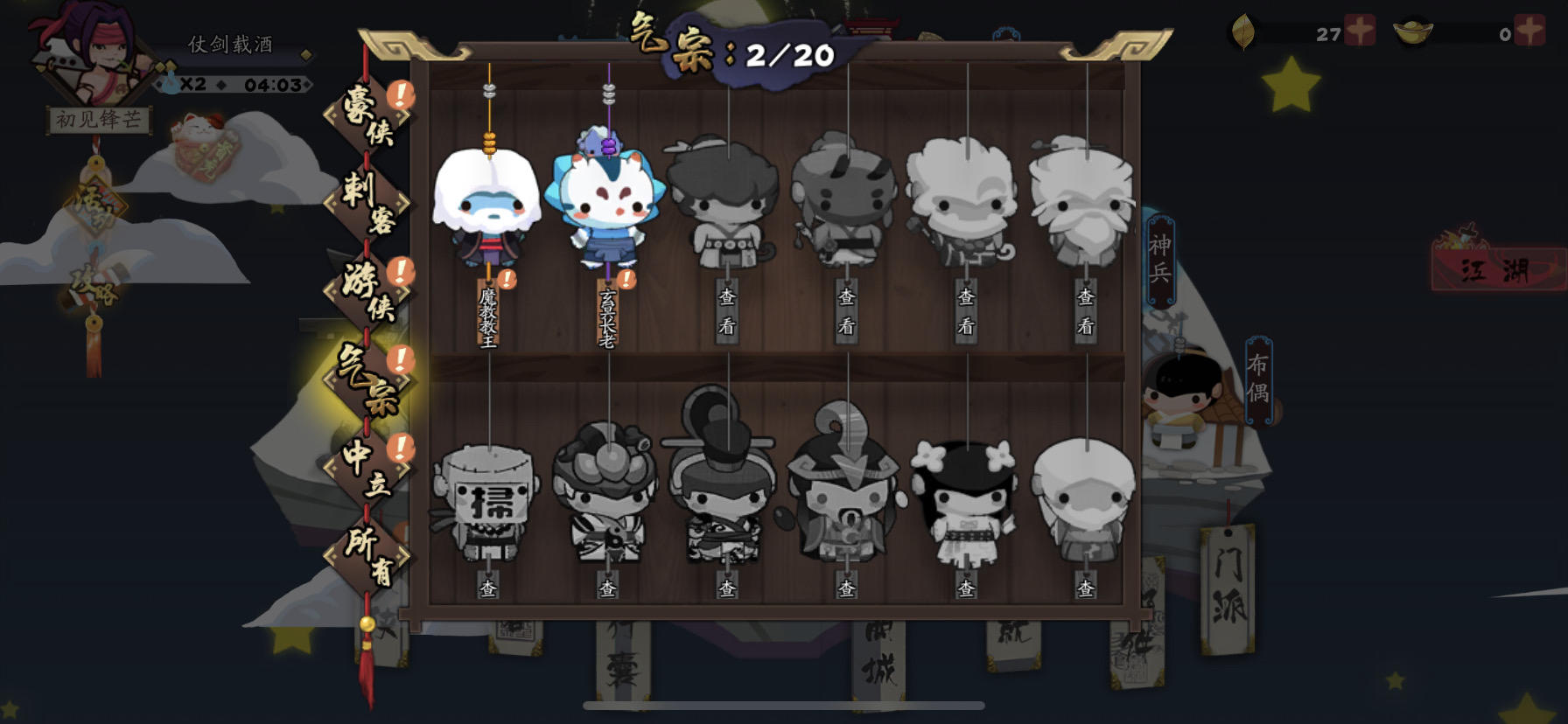Screen dimensions: 1568x724
Task: Click the 初见锋芒 title scroll
Action: pyautogui.click(x=99, y=122)
